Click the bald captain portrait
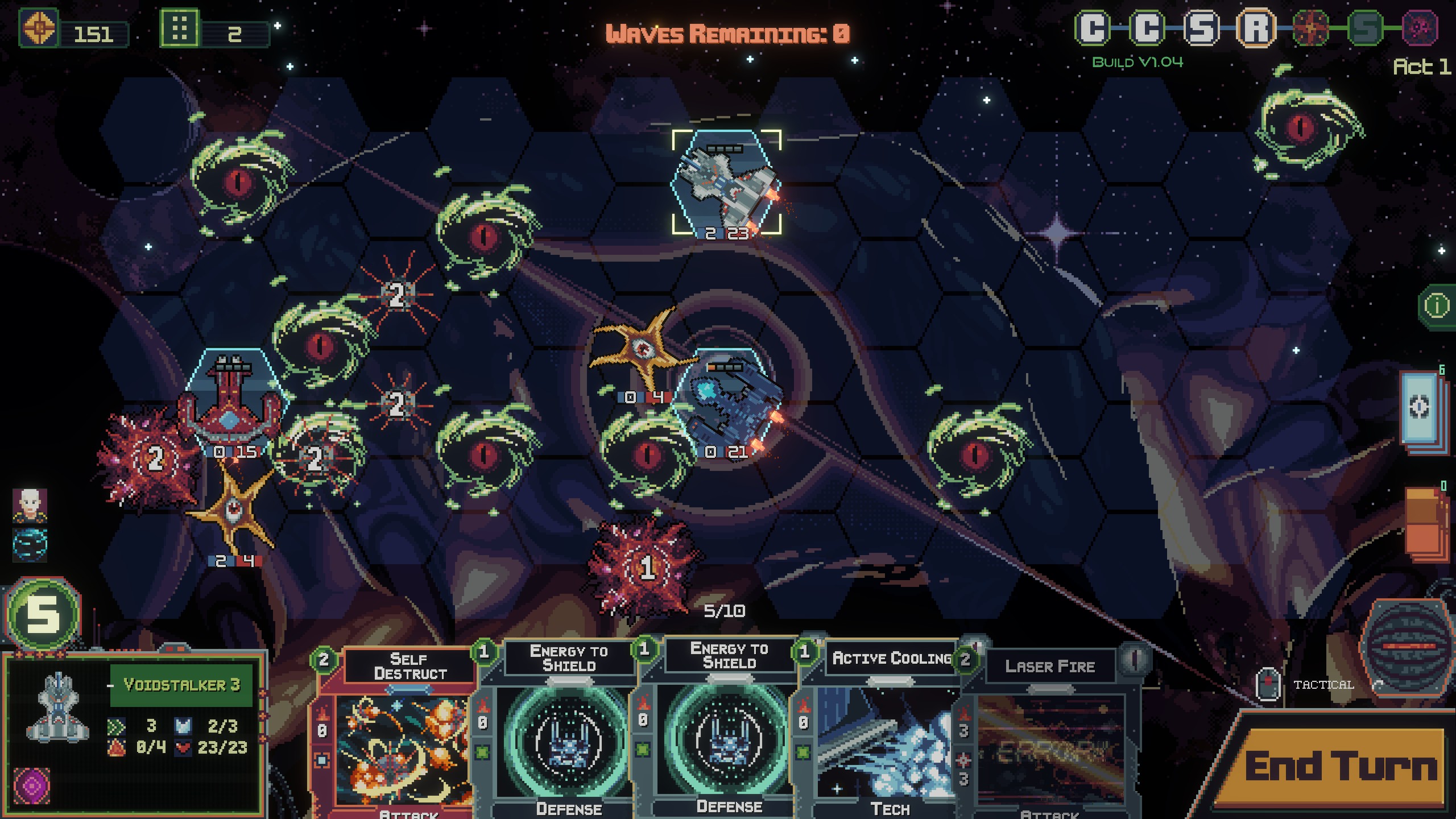The height and width of the screenshot is (819, 1456). (30, 504)
